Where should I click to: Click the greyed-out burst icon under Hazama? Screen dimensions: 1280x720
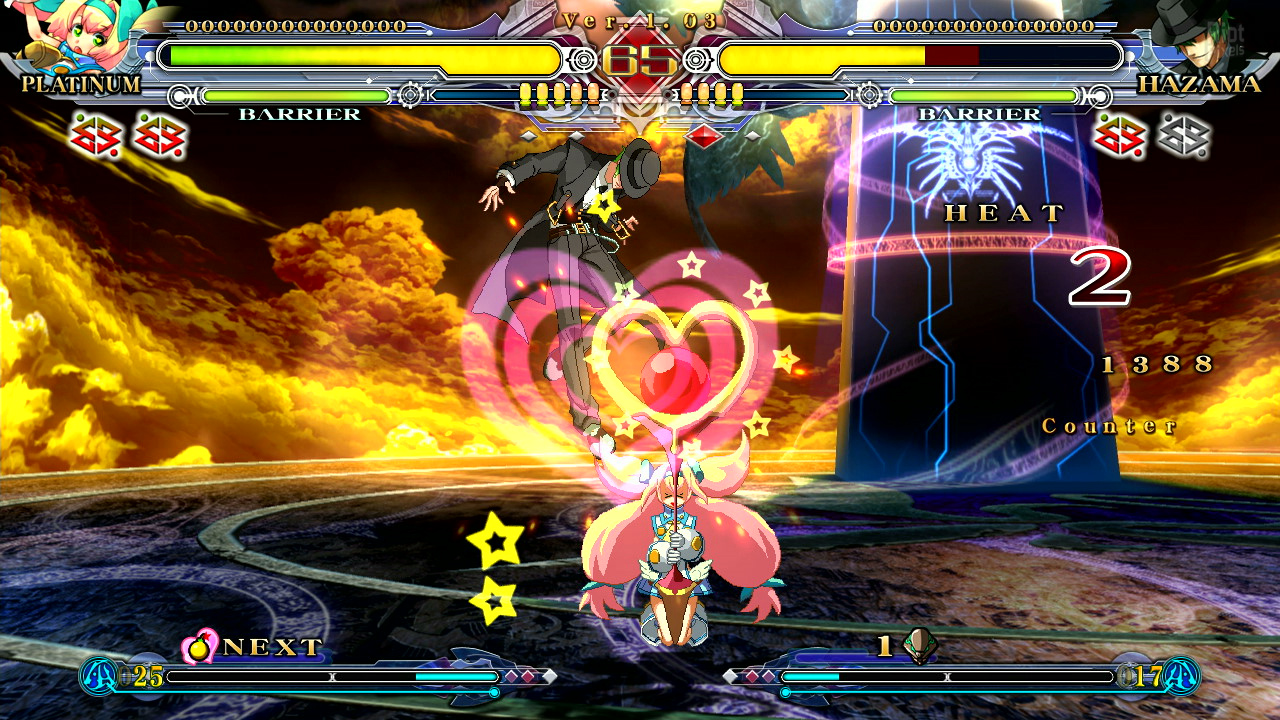pos(1184,136)
